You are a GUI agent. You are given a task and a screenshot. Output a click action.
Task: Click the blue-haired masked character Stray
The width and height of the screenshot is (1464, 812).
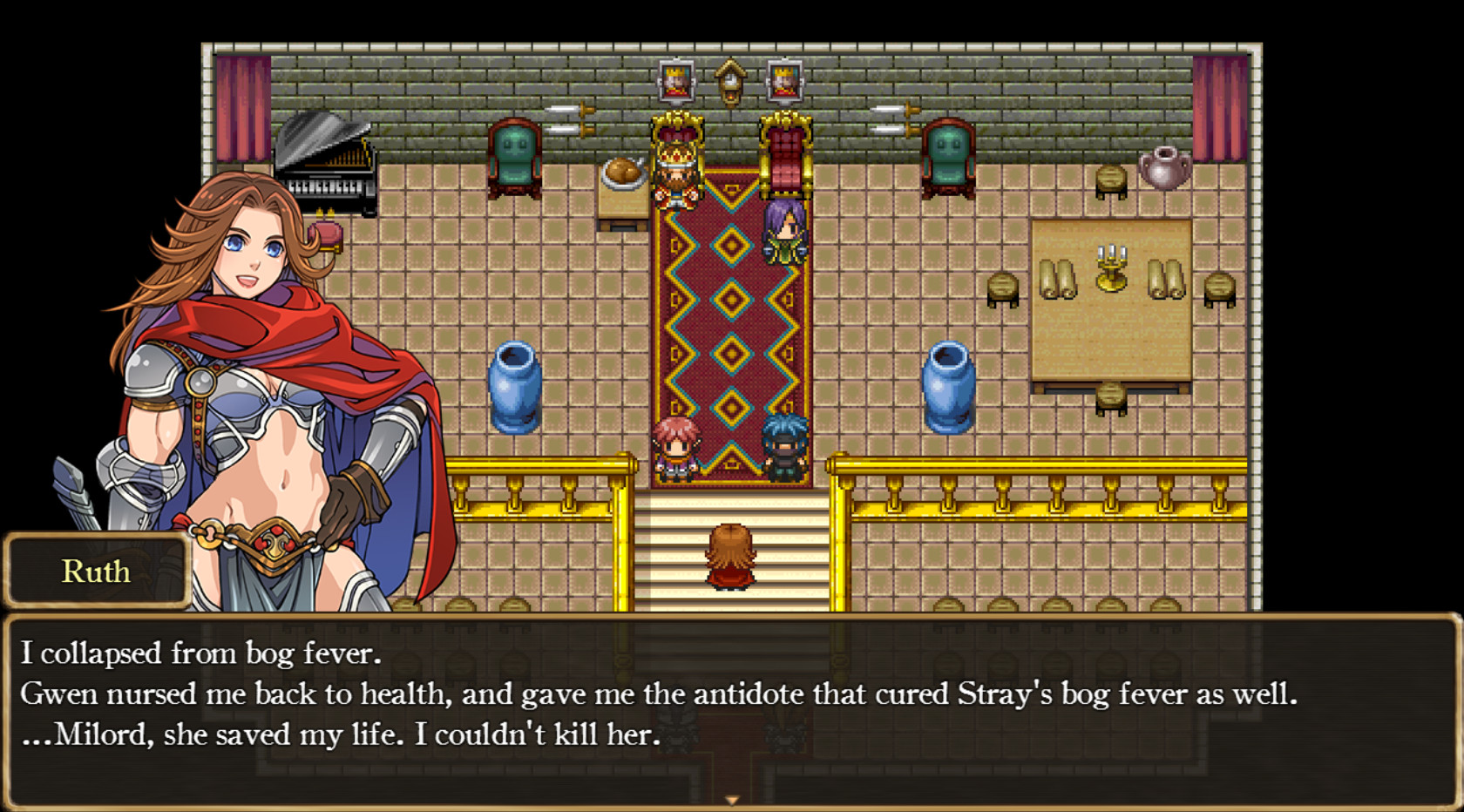point(783,450)
